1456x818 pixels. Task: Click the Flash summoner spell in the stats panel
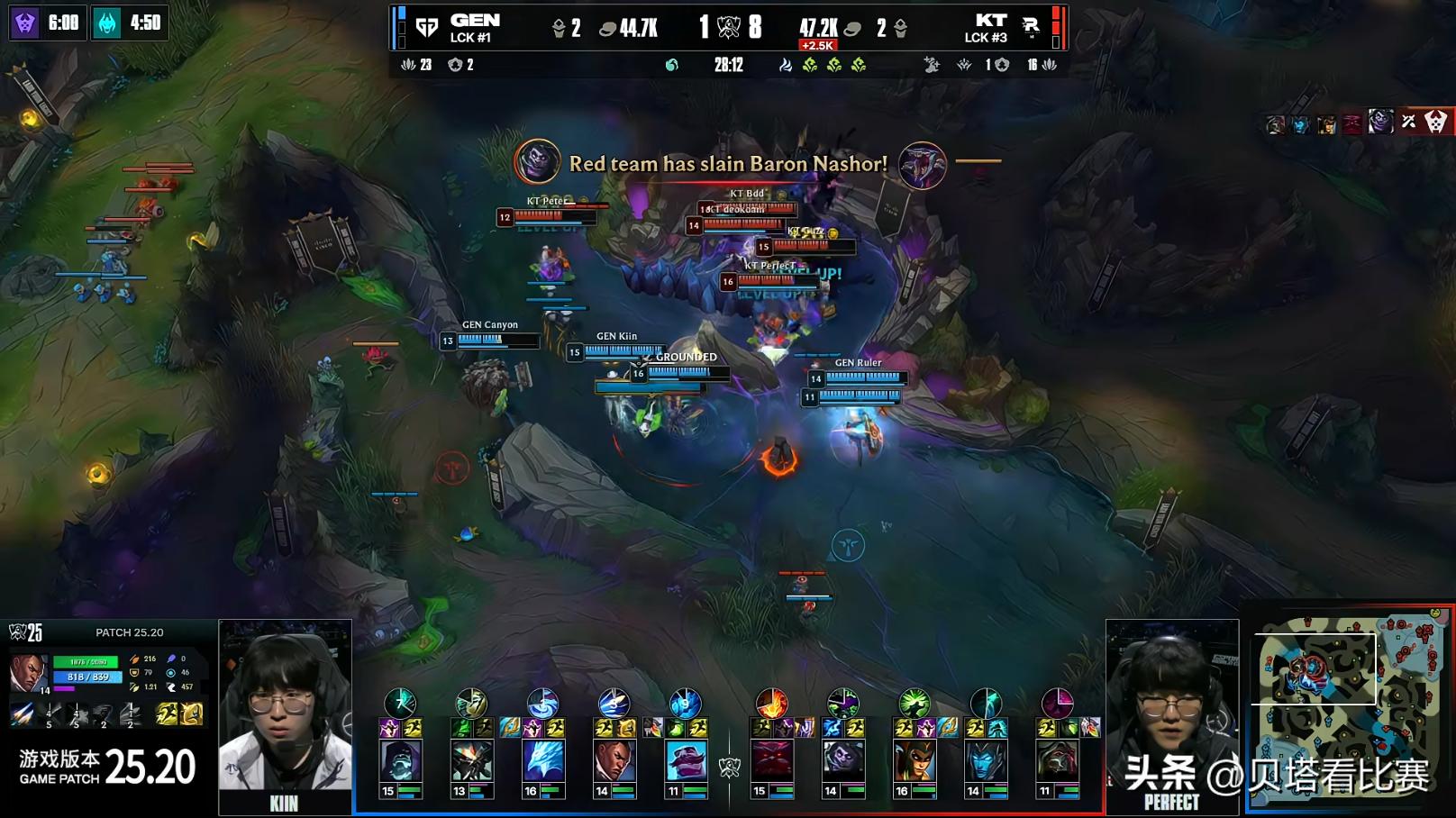167,714
